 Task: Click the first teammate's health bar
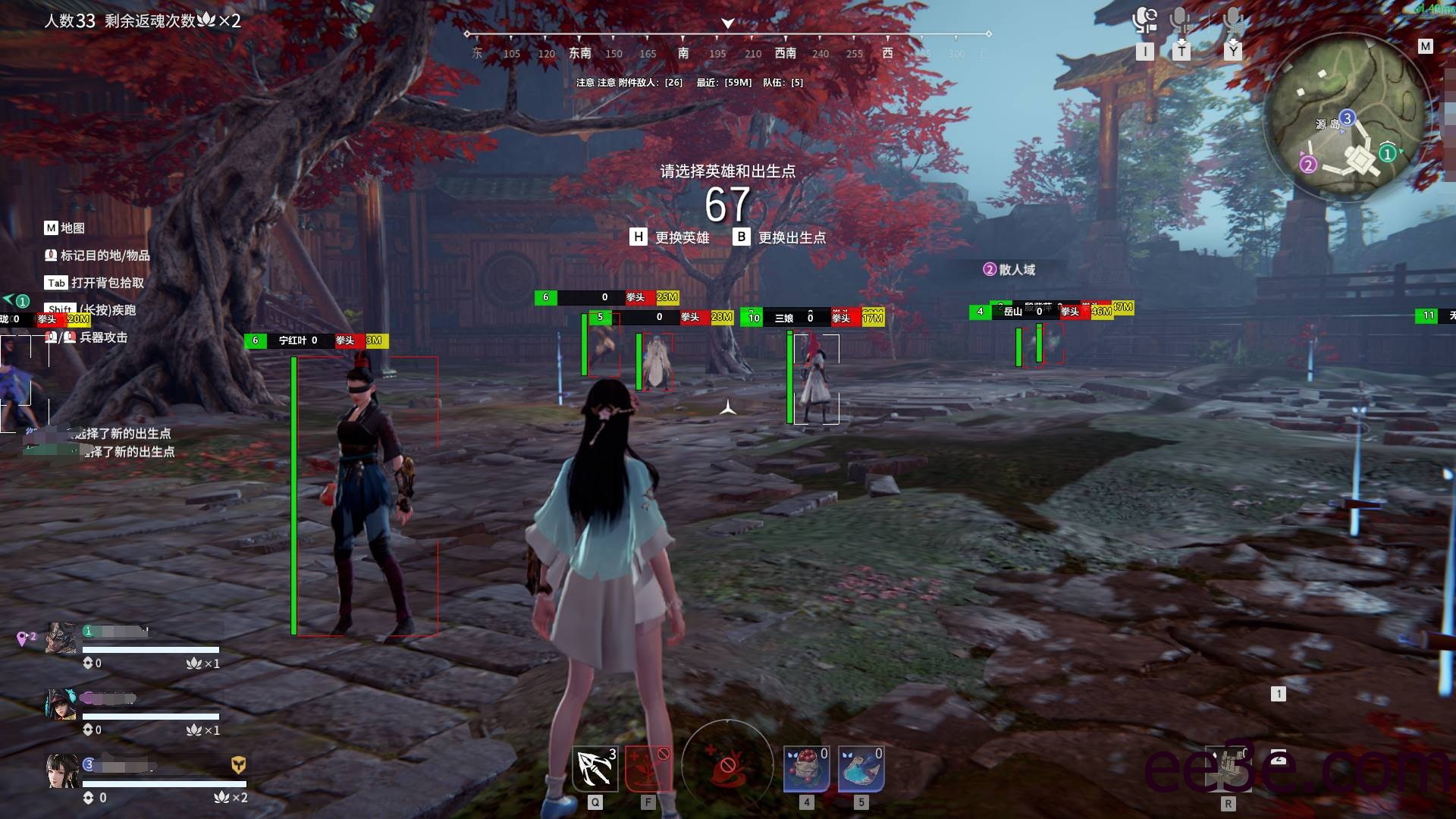coord(150,650)
